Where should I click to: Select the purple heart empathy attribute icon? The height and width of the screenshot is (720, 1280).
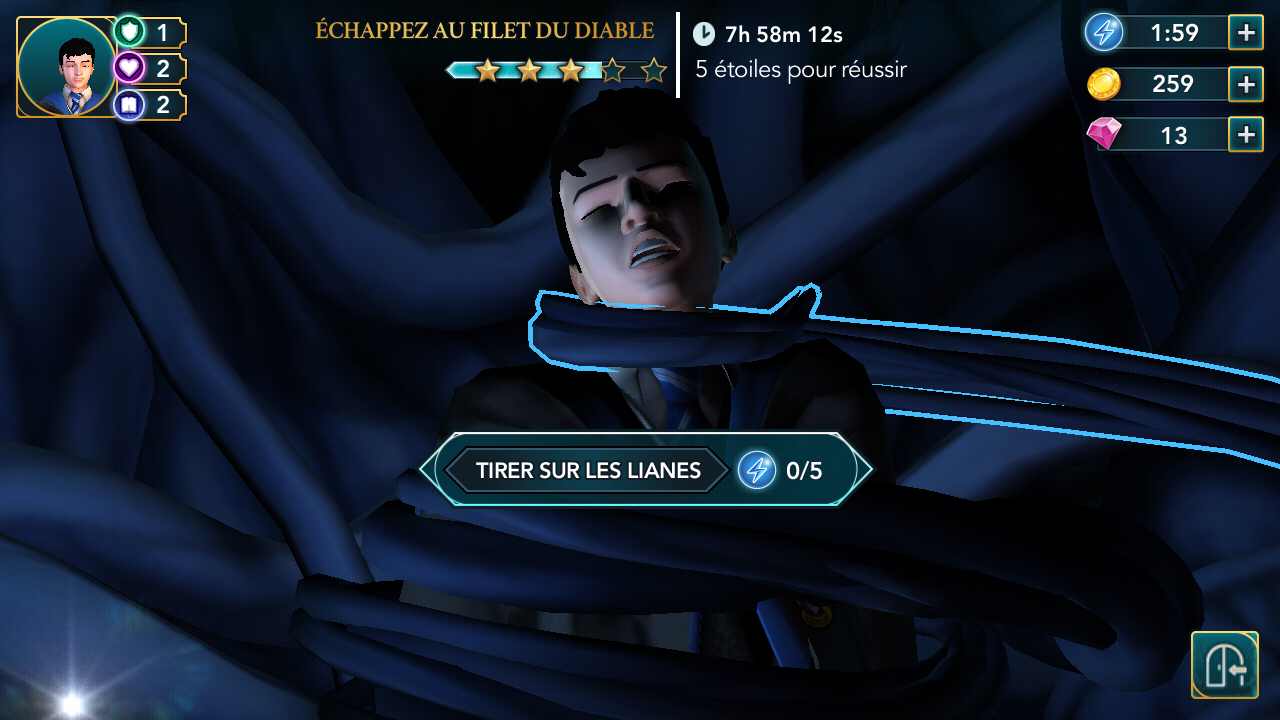(128, 67)
